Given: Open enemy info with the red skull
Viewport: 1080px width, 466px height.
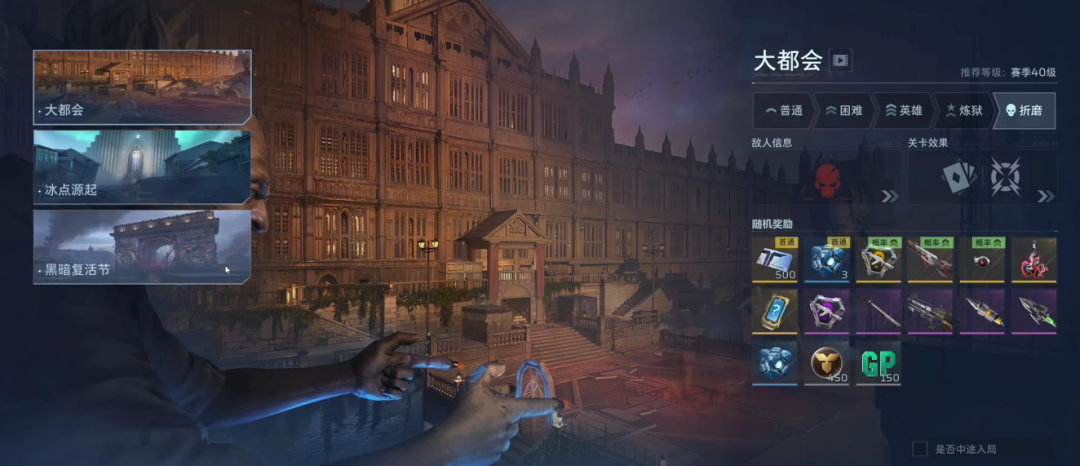Looking at the screenshot, I should coord(826,178).
